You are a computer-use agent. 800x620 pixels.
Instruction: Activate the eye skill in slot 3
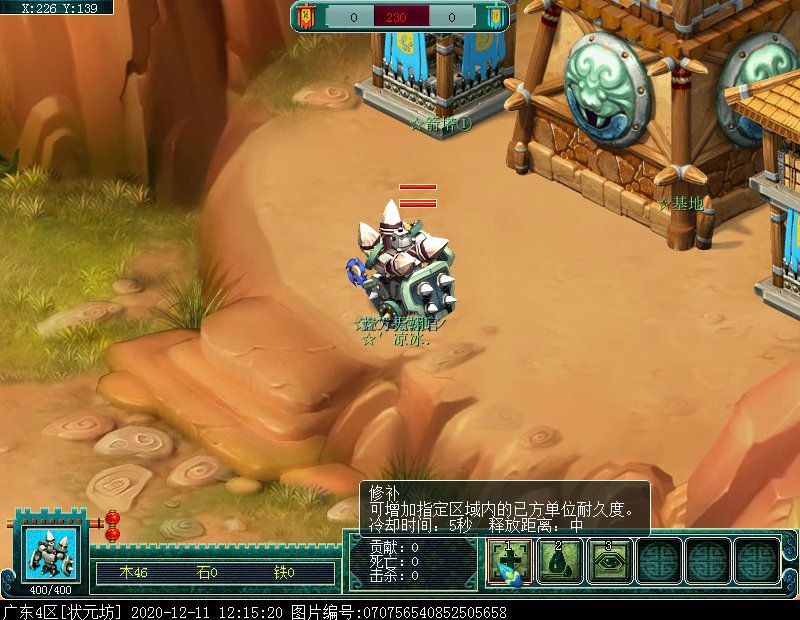pos(610,562)
